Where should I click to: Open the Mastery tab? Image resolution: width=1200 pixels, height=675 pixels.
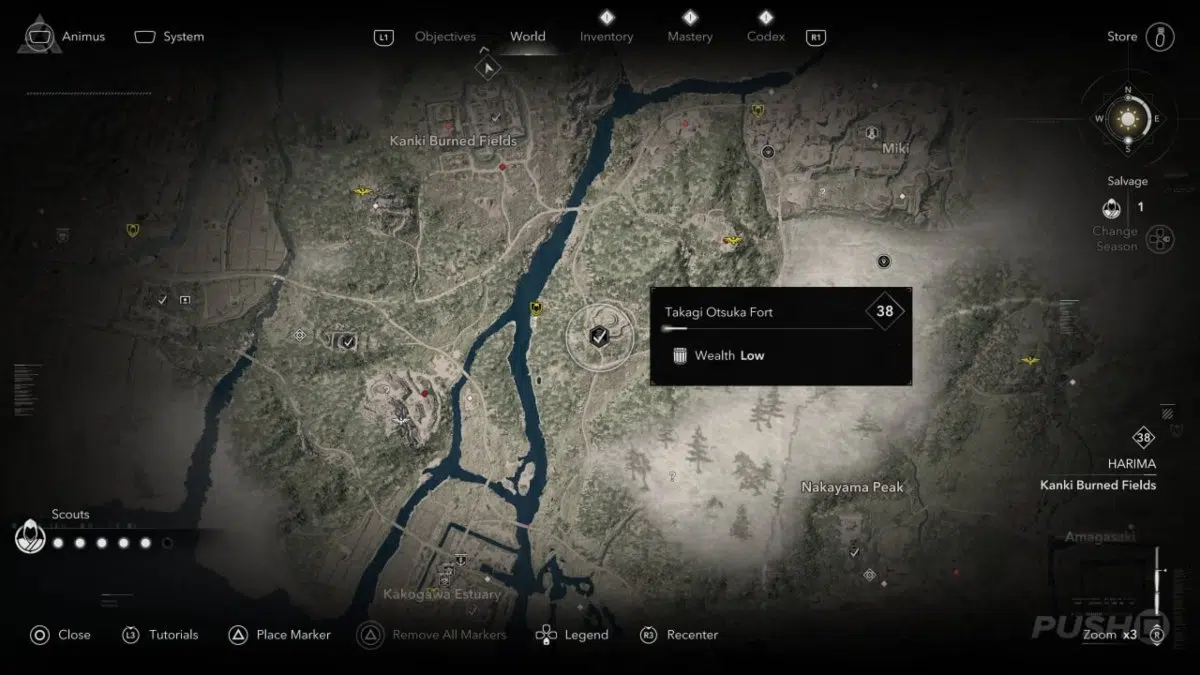[x=690, y=37]
